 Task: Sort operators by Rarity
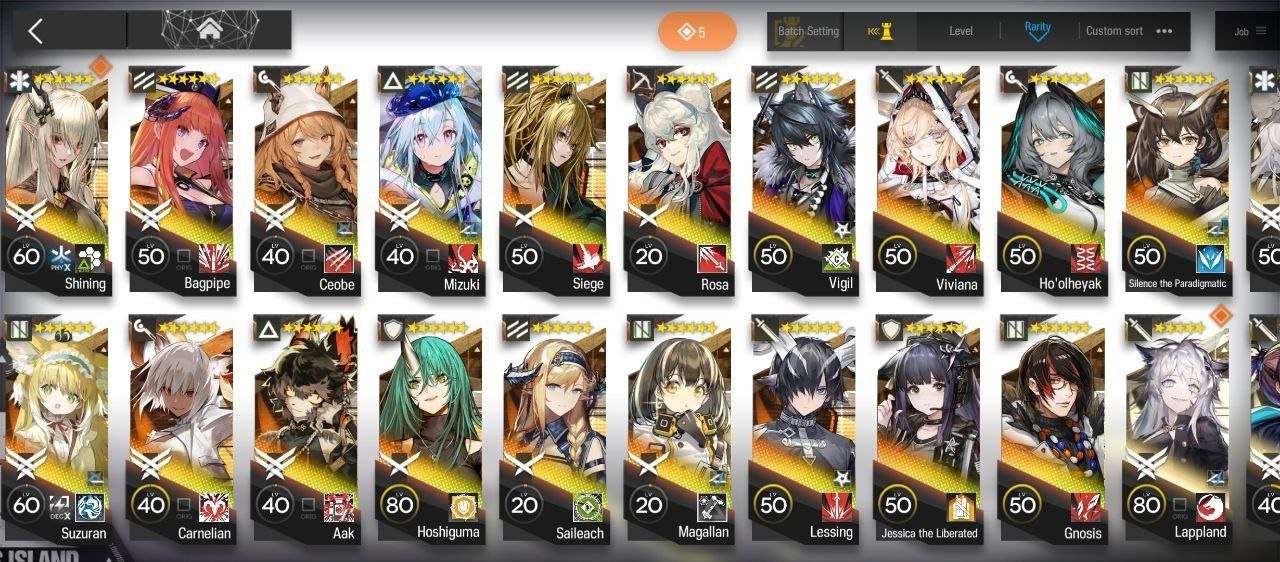coord(1038,31)
